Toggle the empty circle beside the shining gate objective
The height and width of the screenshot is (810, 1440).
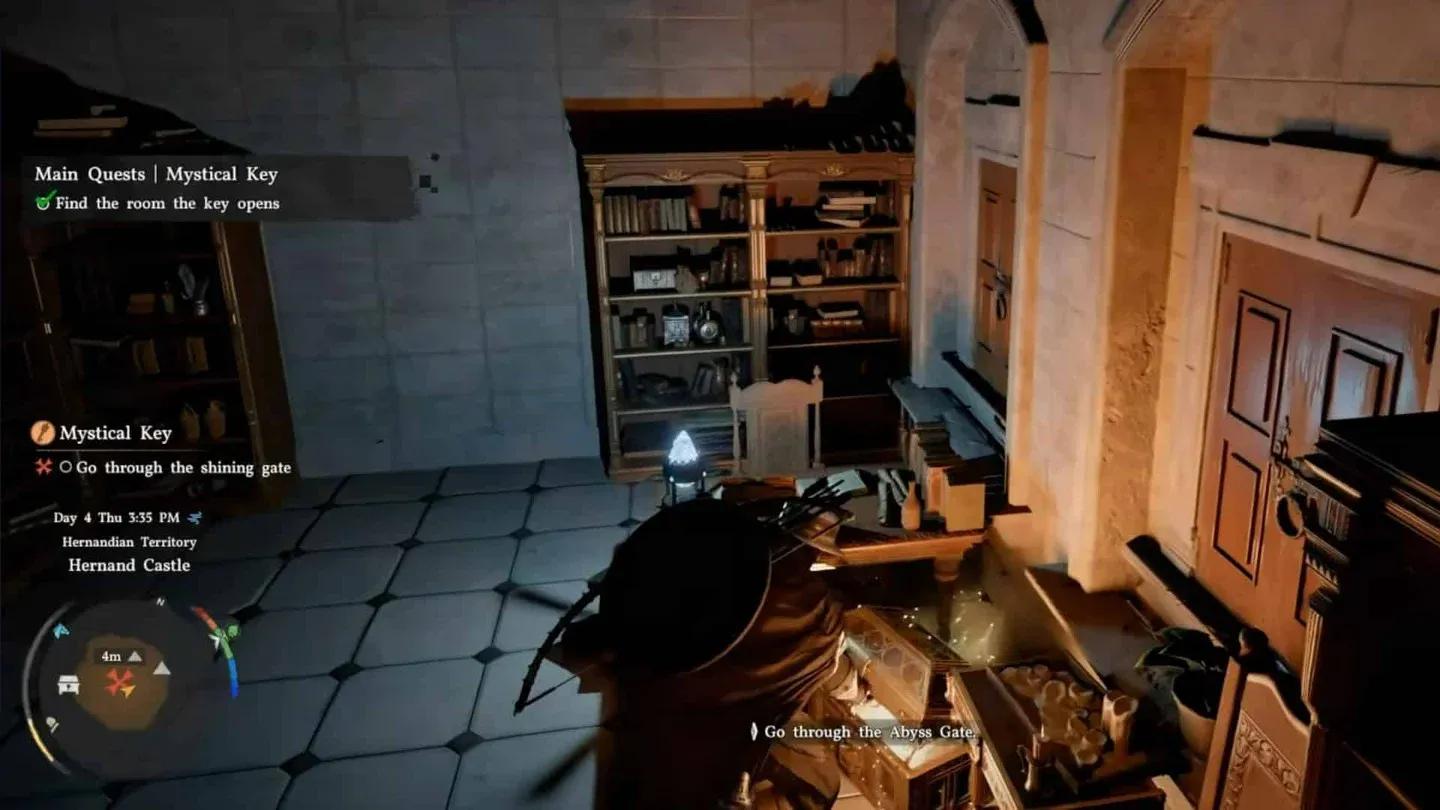[68, 467]
